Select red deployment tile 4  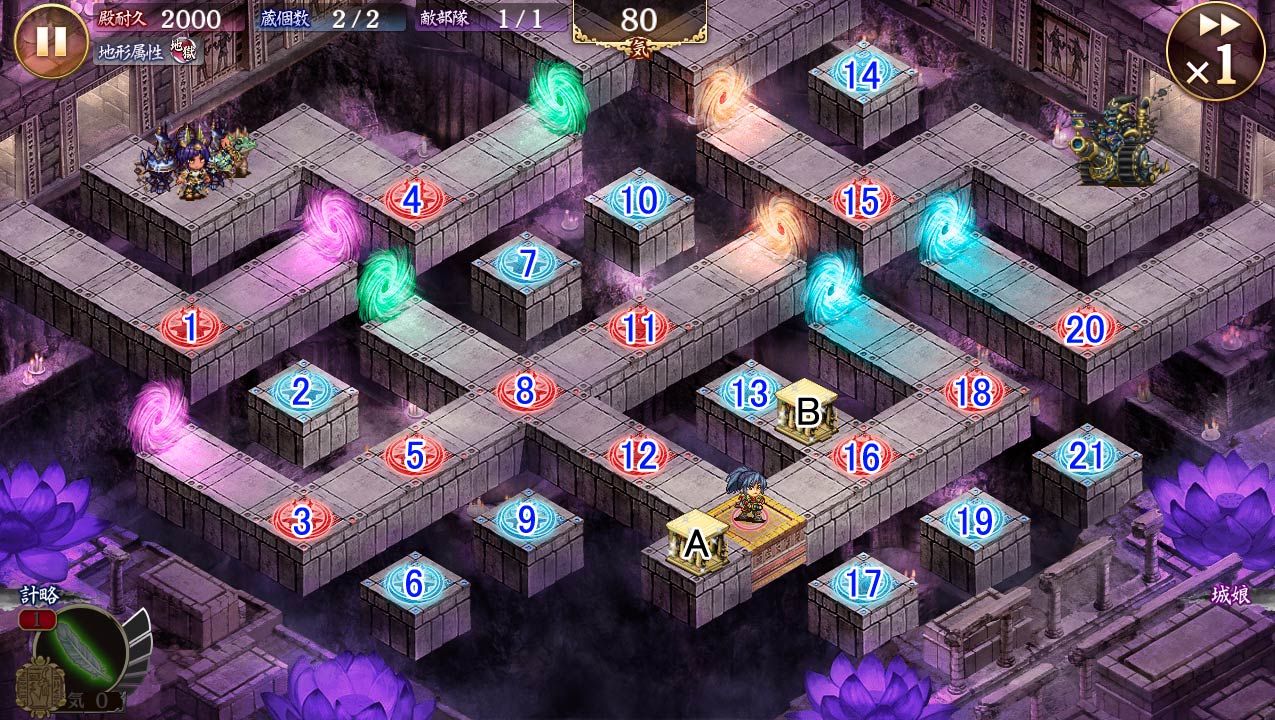click(413, 200)
